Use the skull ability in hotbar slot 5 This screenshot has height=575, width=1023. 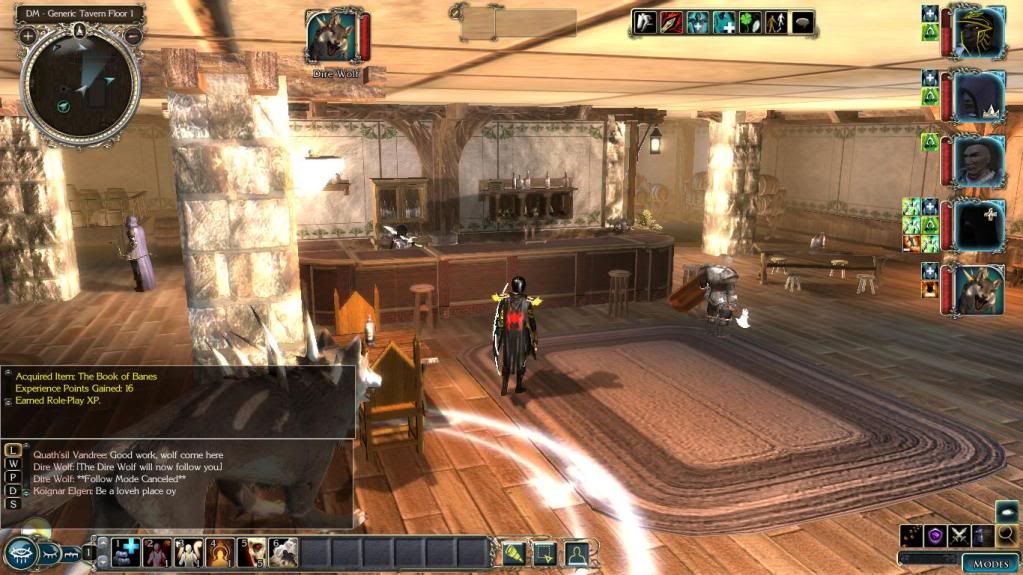(252, 551)
